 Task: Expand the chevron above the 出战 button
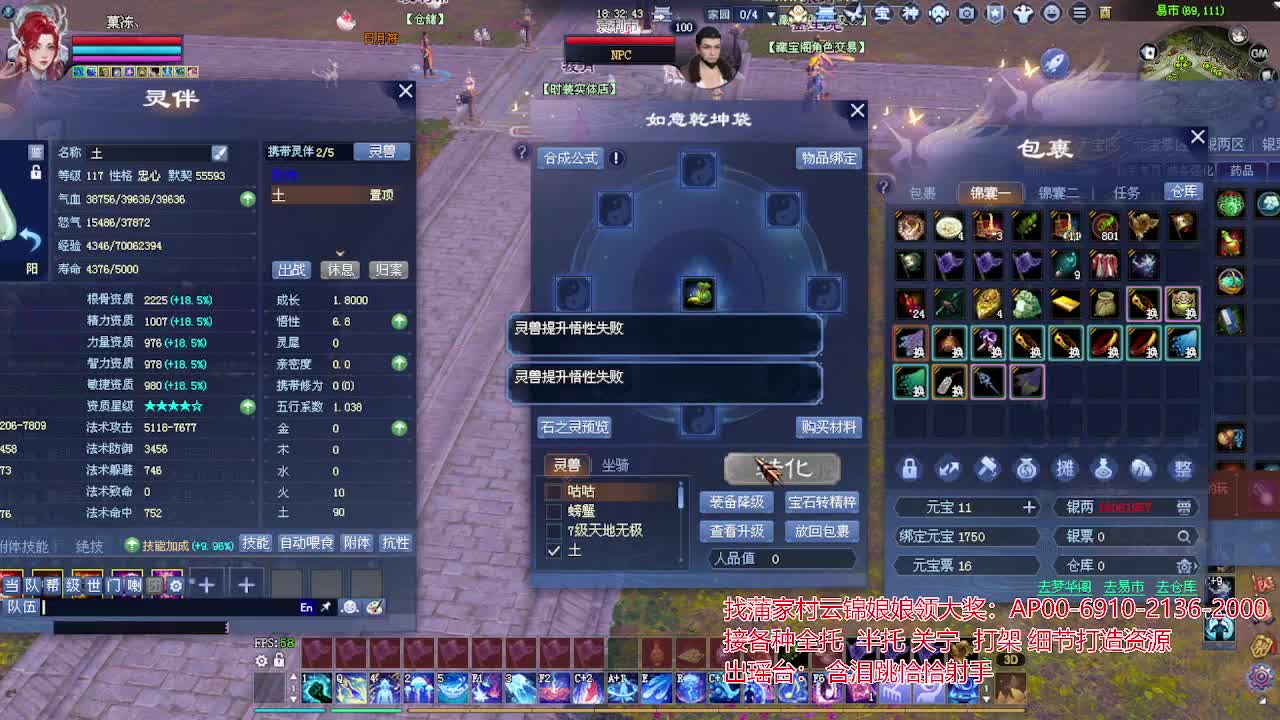pos(340,252)
